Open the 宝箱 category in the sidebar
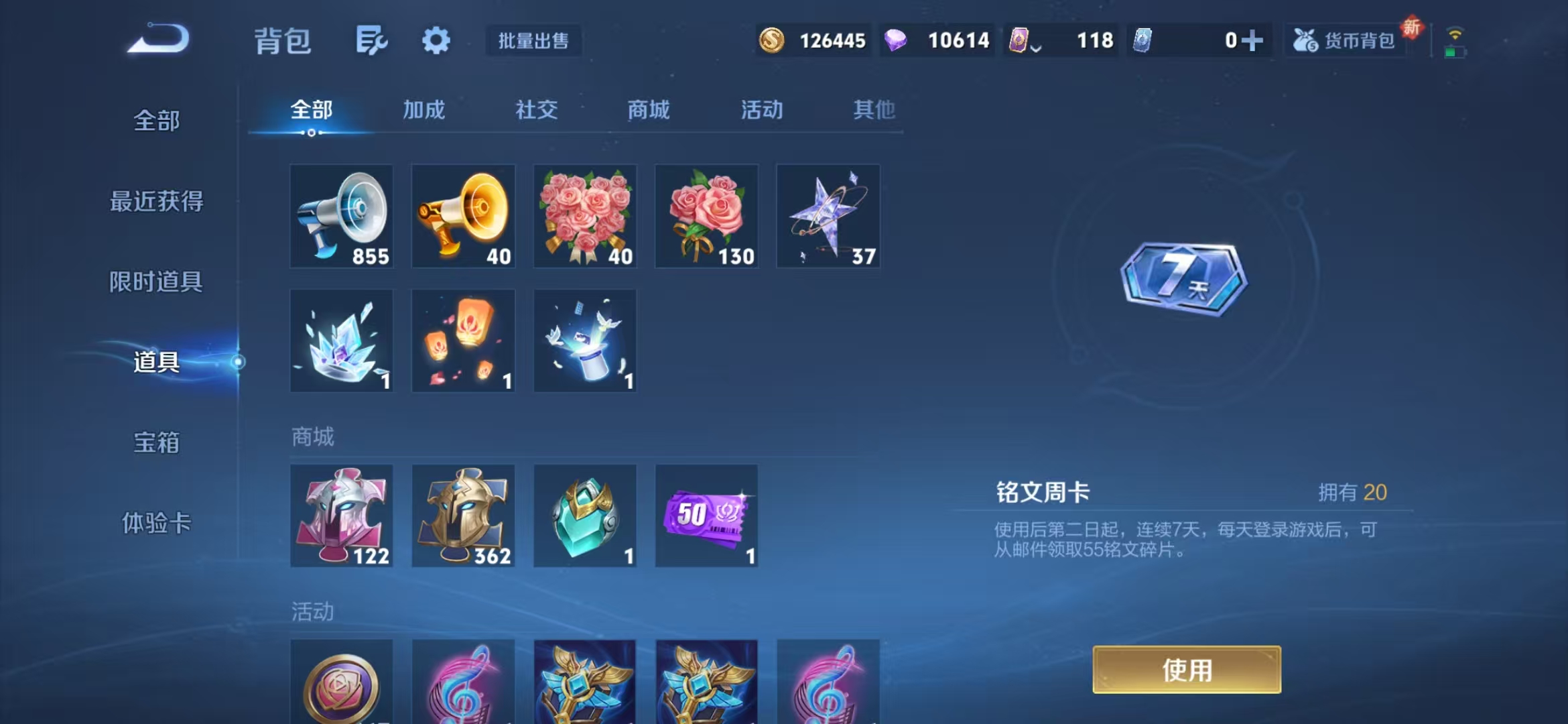The height and width of the screenshot is (724, 1568). coord(156,442)
